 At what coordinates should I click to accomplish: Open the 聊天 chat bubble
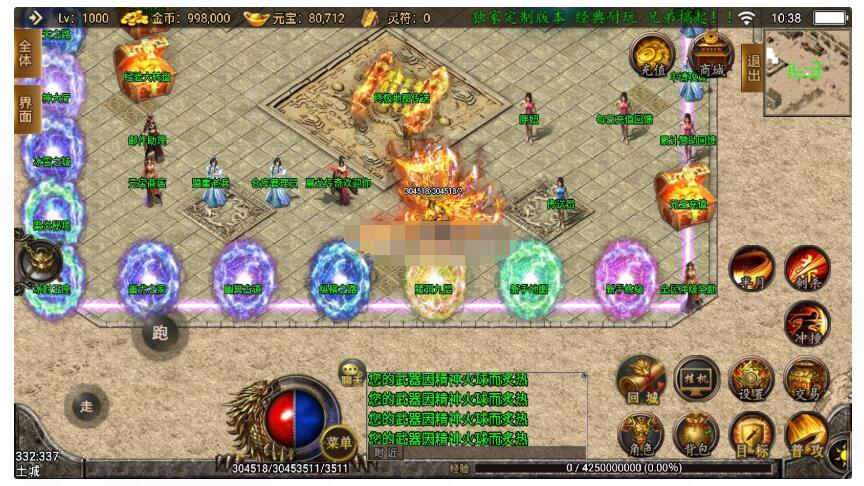tap(352, 371)
